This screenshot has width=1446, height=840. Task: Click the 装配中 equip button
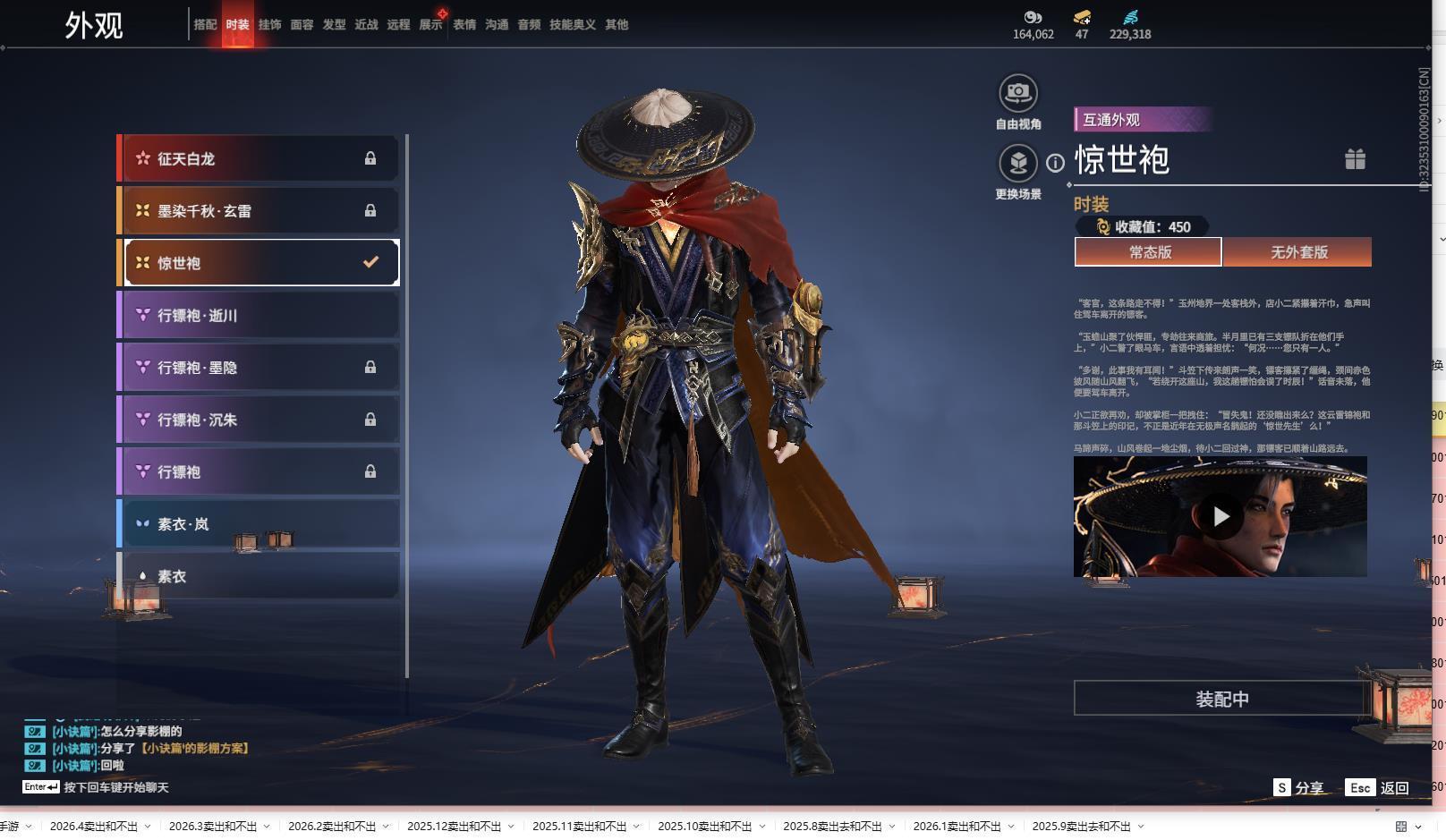(1221, 699)
